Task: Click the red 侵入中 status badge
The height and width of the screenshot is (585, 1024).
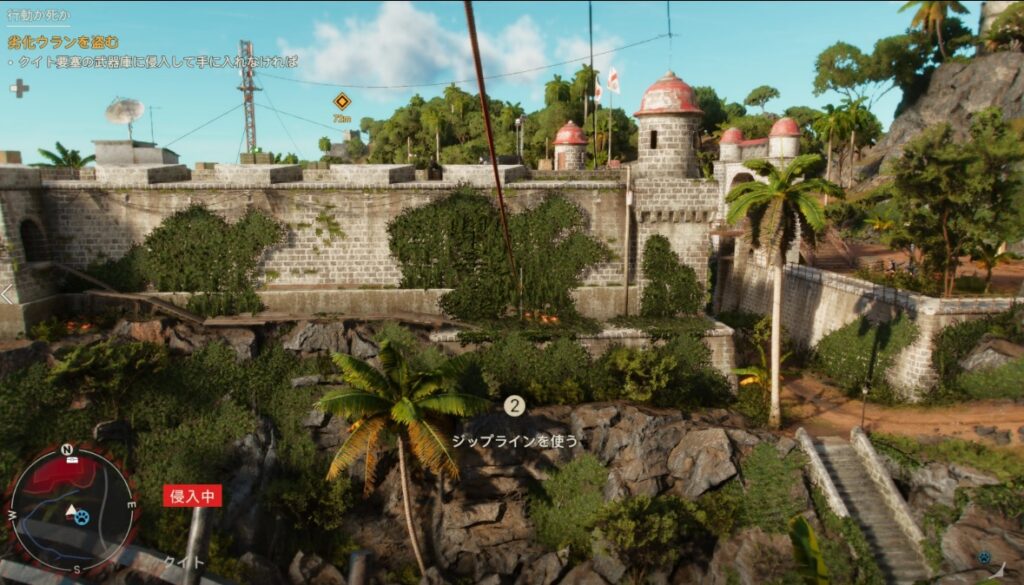Action: click(192, 496)
